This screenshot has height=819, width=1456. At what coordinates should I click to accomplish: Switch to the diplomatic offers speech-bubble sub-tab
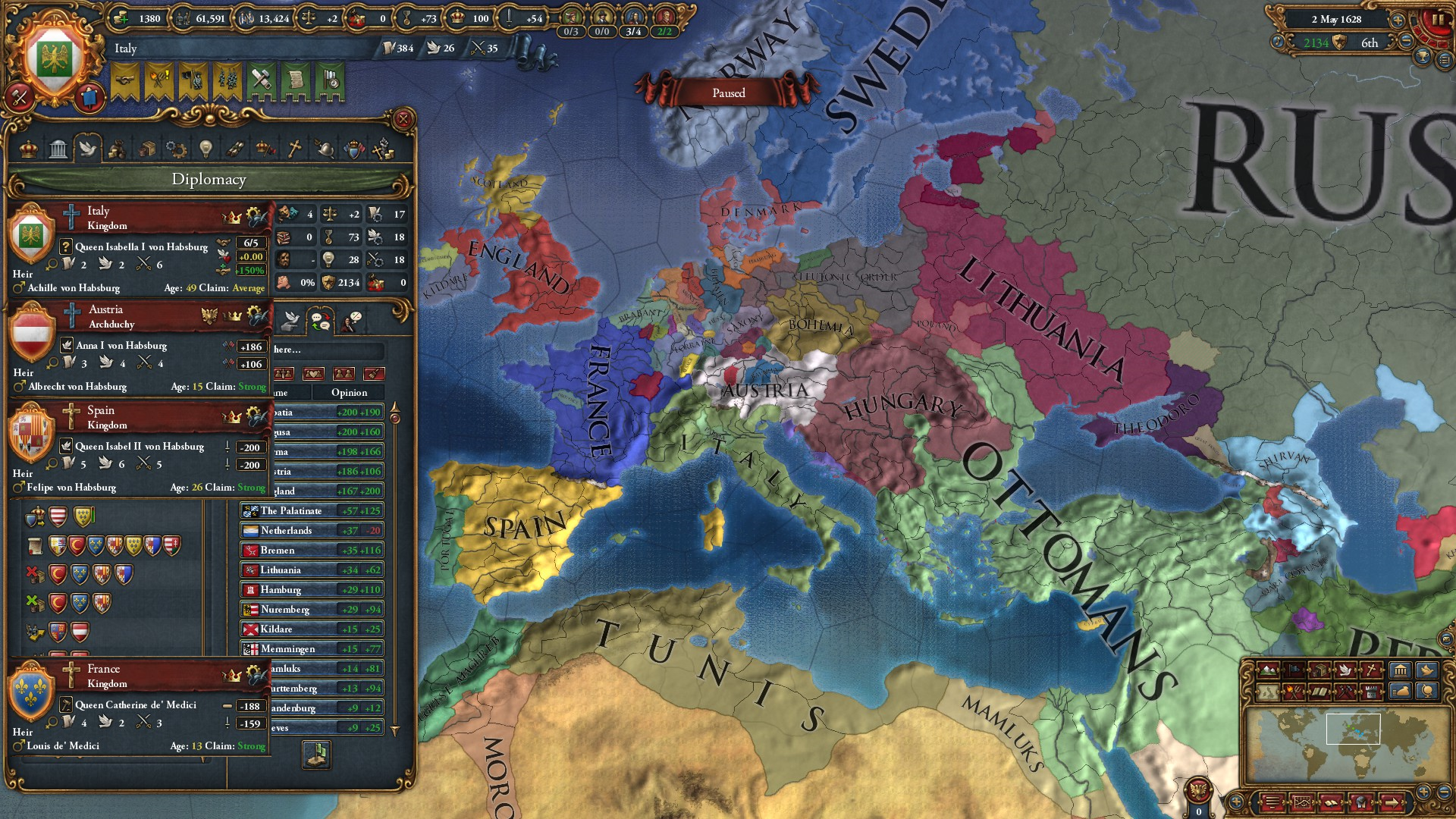(320, 320)
